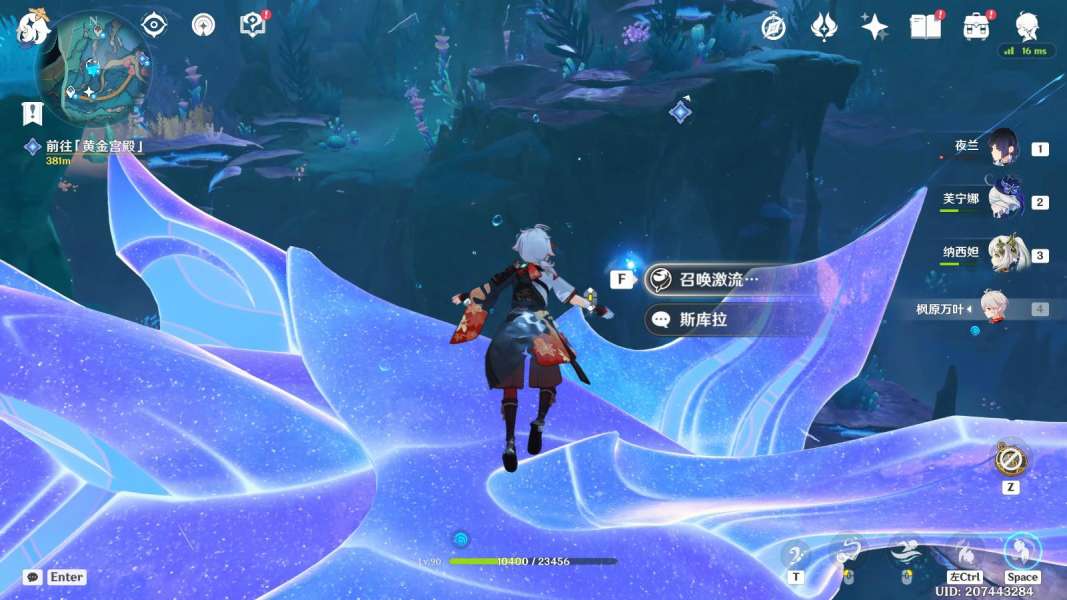
Task: Open the quest banner icon with exclamation mark
Action: pos(32,113)
